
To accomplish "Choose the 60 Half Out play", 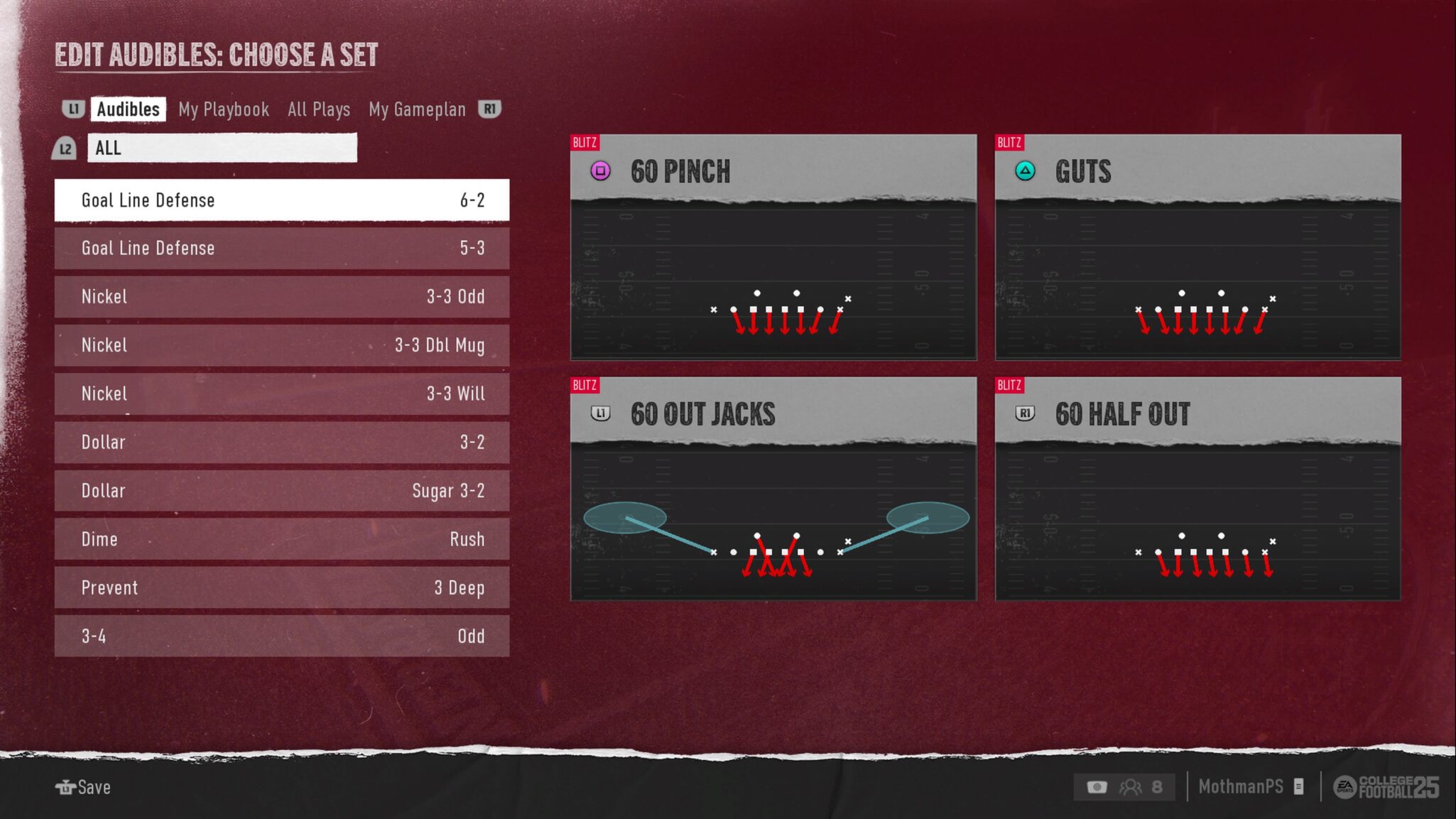I will 1197,489.
